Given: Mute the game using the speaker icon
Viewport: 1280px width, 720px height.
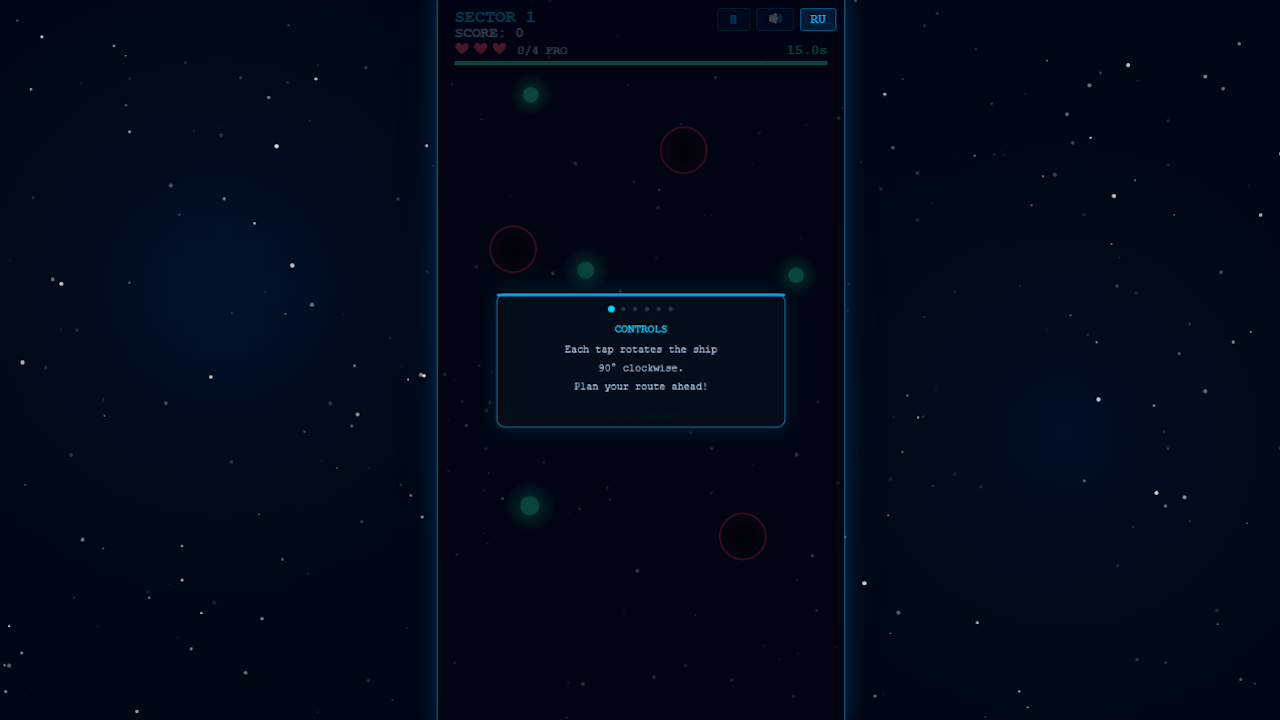Looking at the screenshot, I should click(775, 19).
